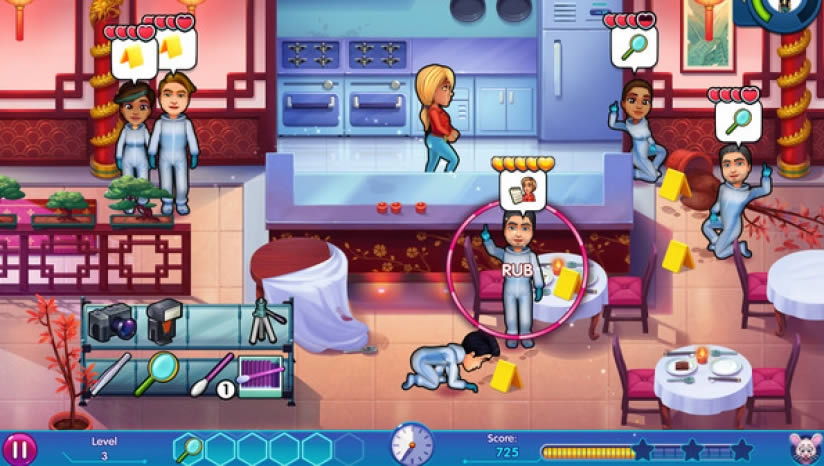Open the purple cotton swab box
Viewport: 824px width, 466px height.
coord(263,375)
